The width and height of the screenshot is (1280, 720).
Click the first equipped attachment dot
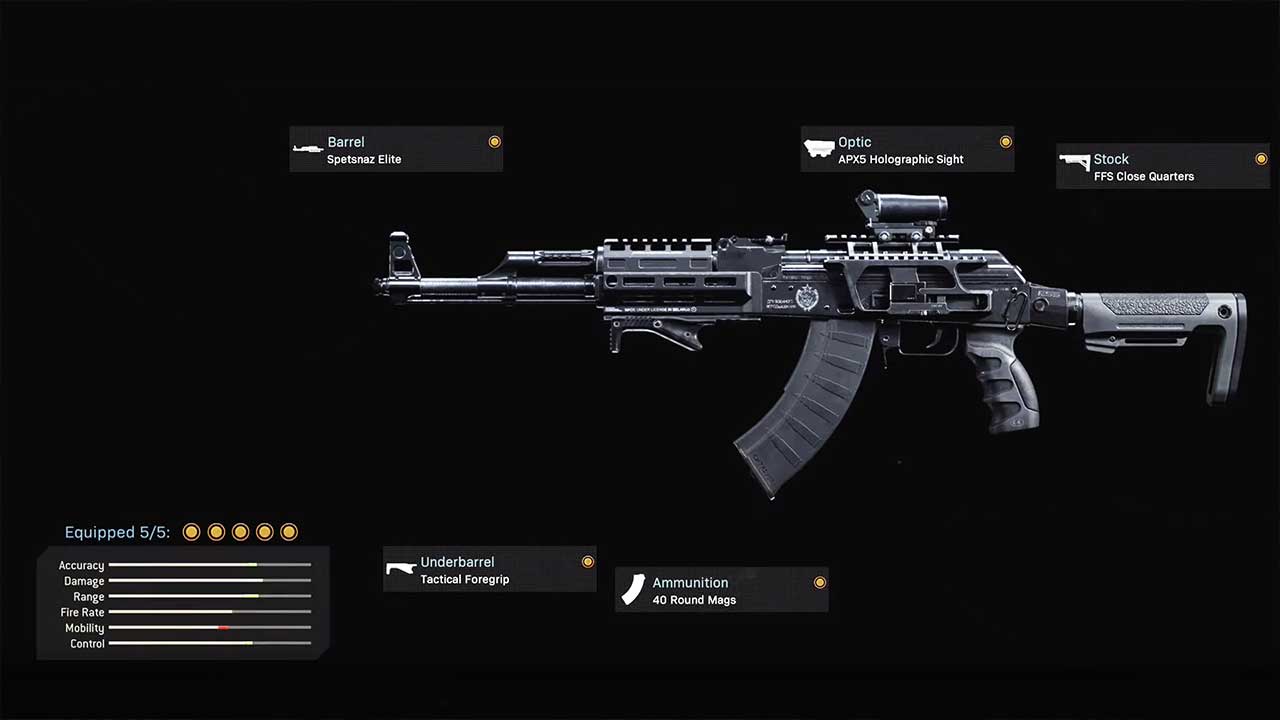[x=191, y=532]
